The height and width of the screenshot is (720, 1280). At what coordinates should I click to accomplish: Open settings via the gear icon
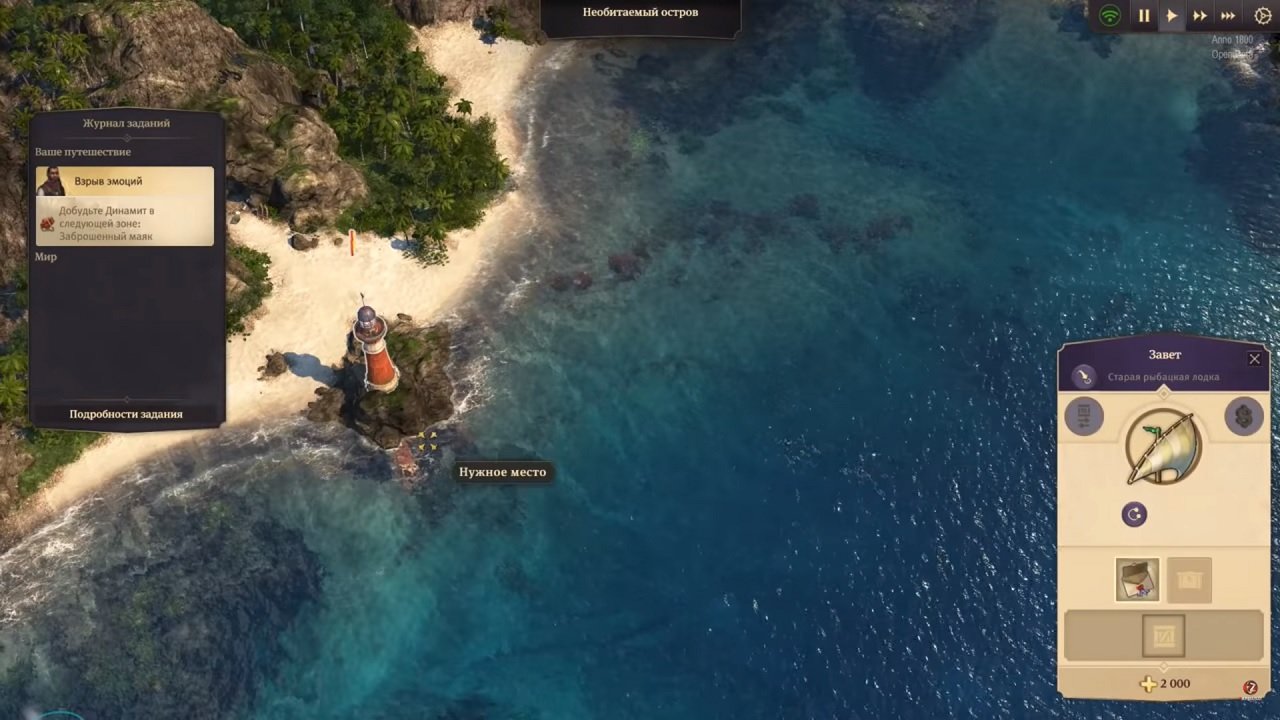(1261, 15)
